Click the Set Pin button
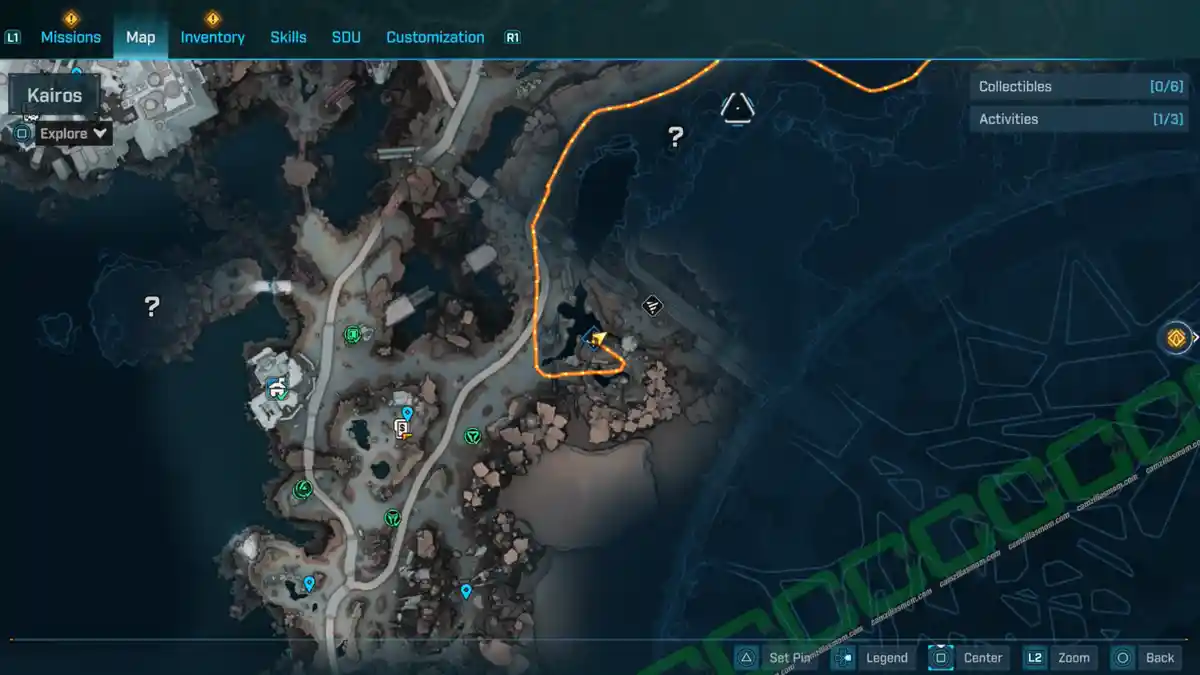 (x=775, y=658)
